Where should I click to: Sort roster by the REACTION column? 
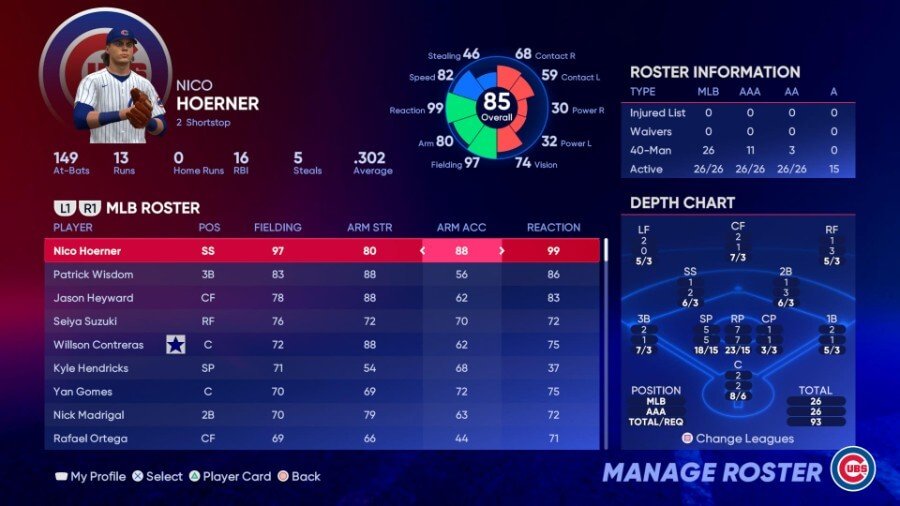pos(553,228)
